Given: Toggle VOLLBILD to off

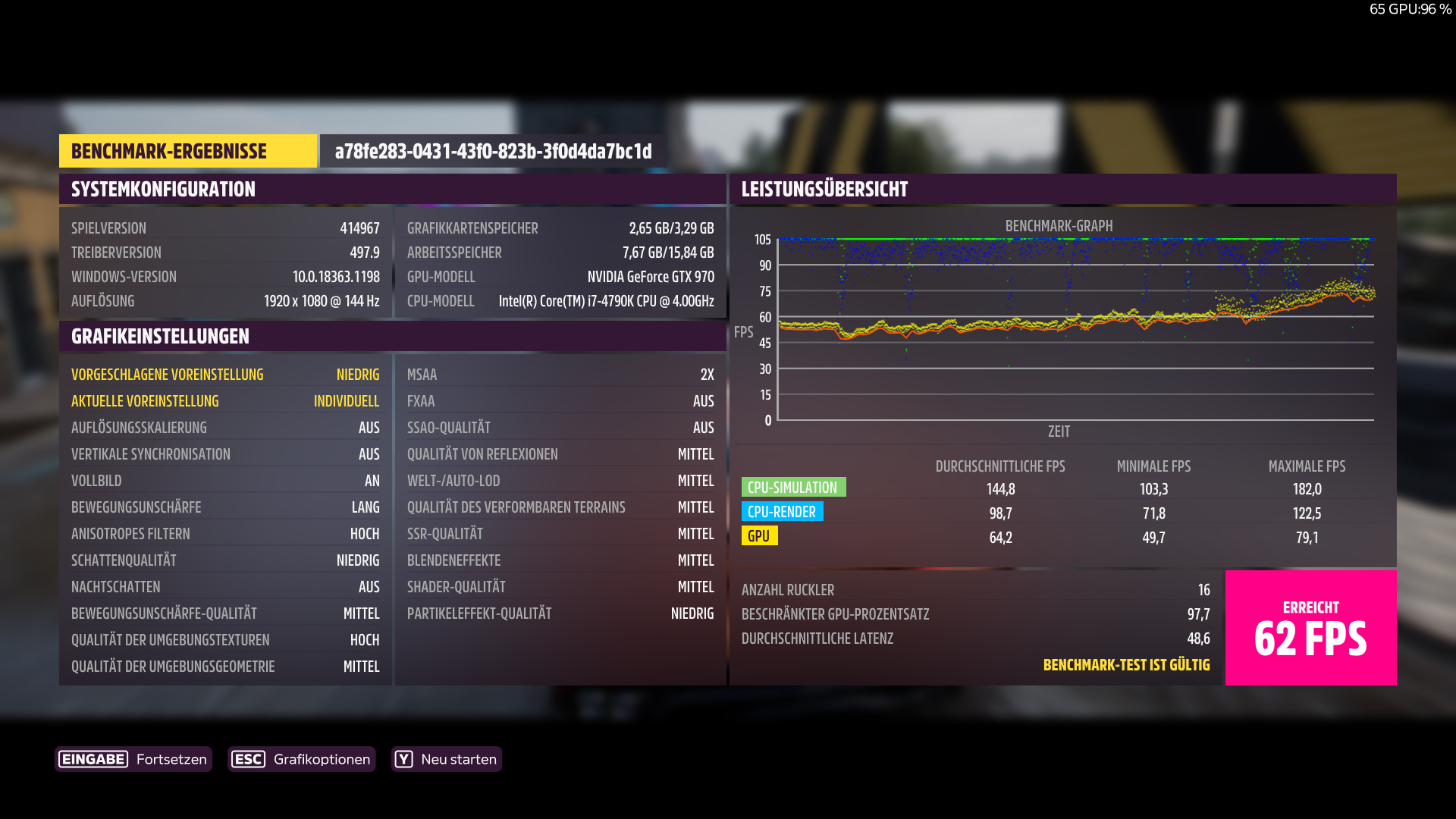Looking at the screenshot, I should coord(225,480).
